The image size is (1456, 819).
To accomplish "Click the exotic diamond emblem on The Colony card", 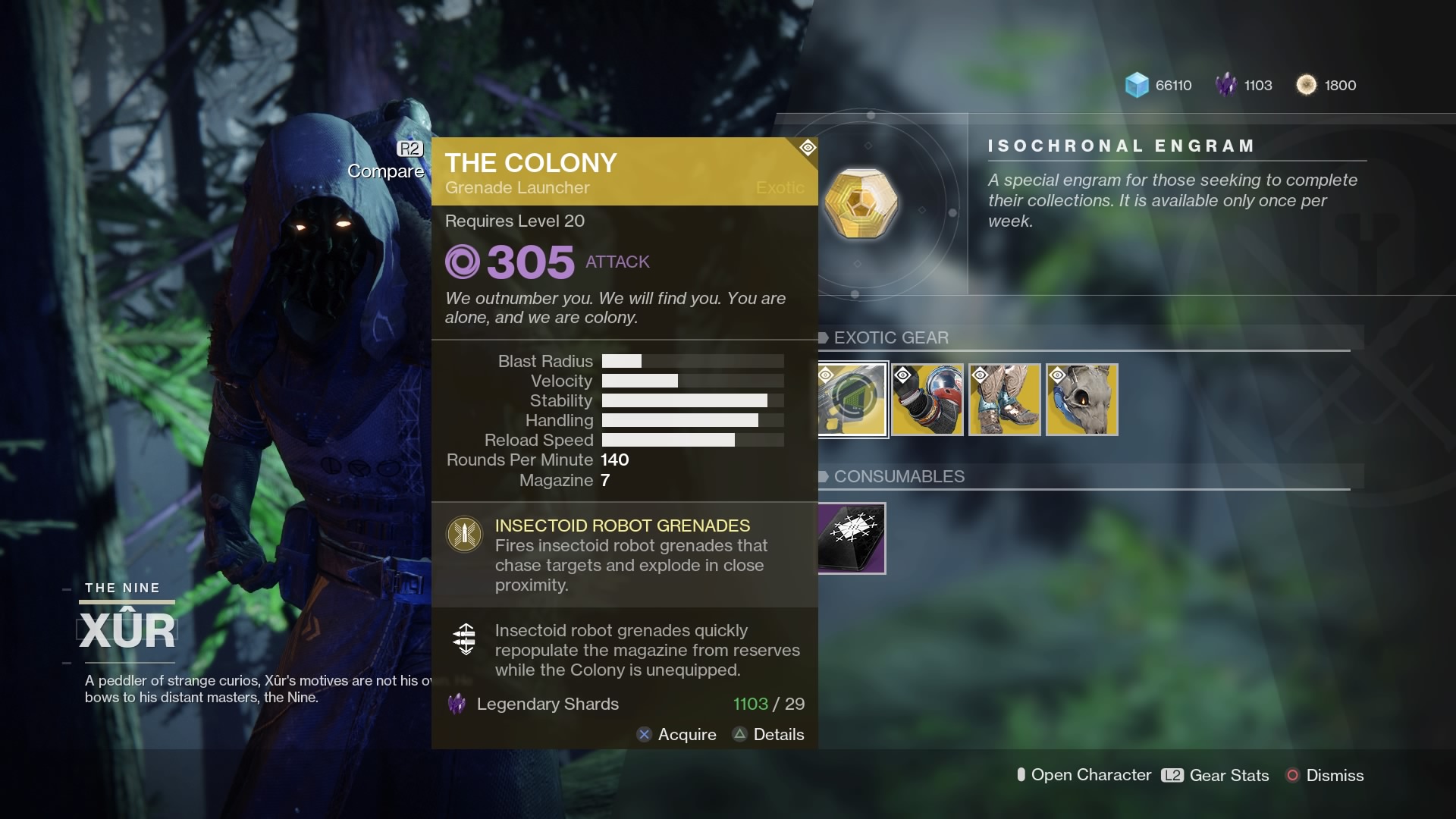I will (x=807, y=148).
